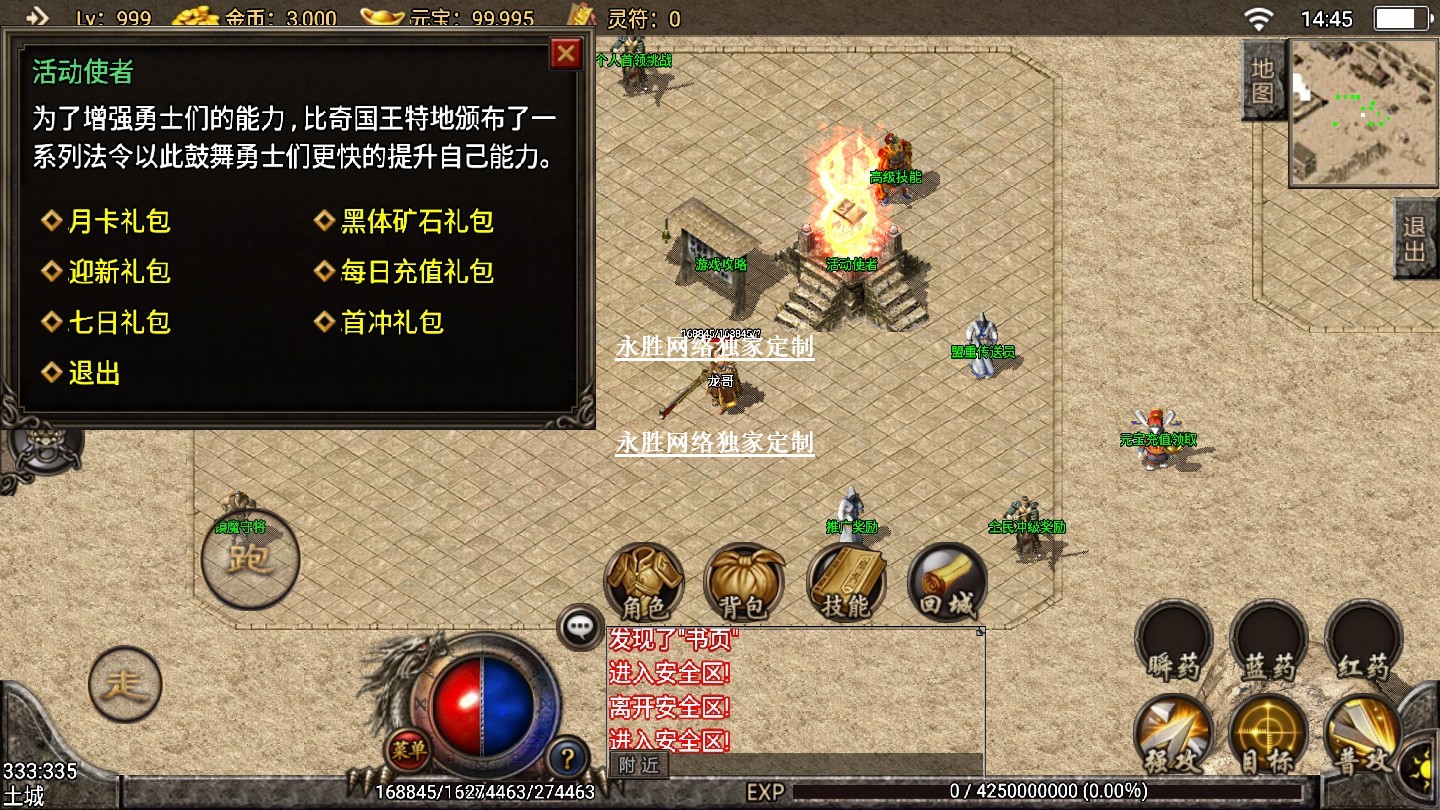Use the 回城 return scroll button

point(946,584)
